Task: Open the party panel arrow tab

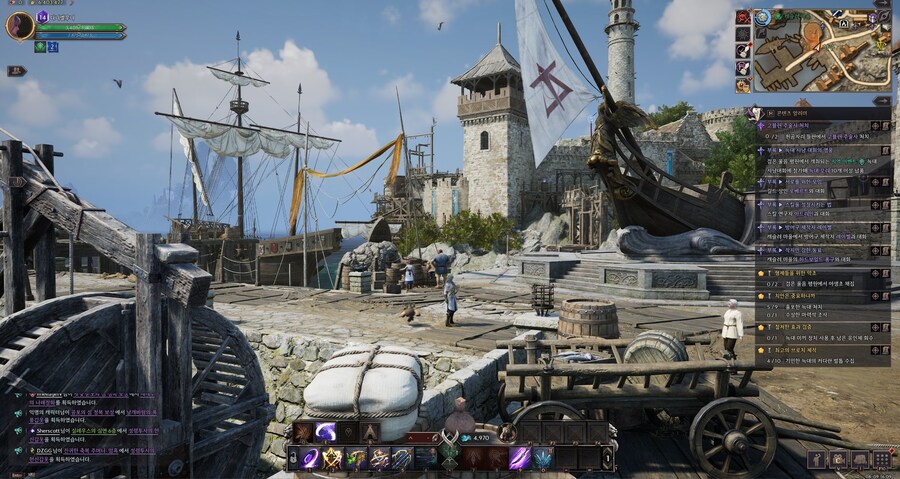Action: coord(16,71)
